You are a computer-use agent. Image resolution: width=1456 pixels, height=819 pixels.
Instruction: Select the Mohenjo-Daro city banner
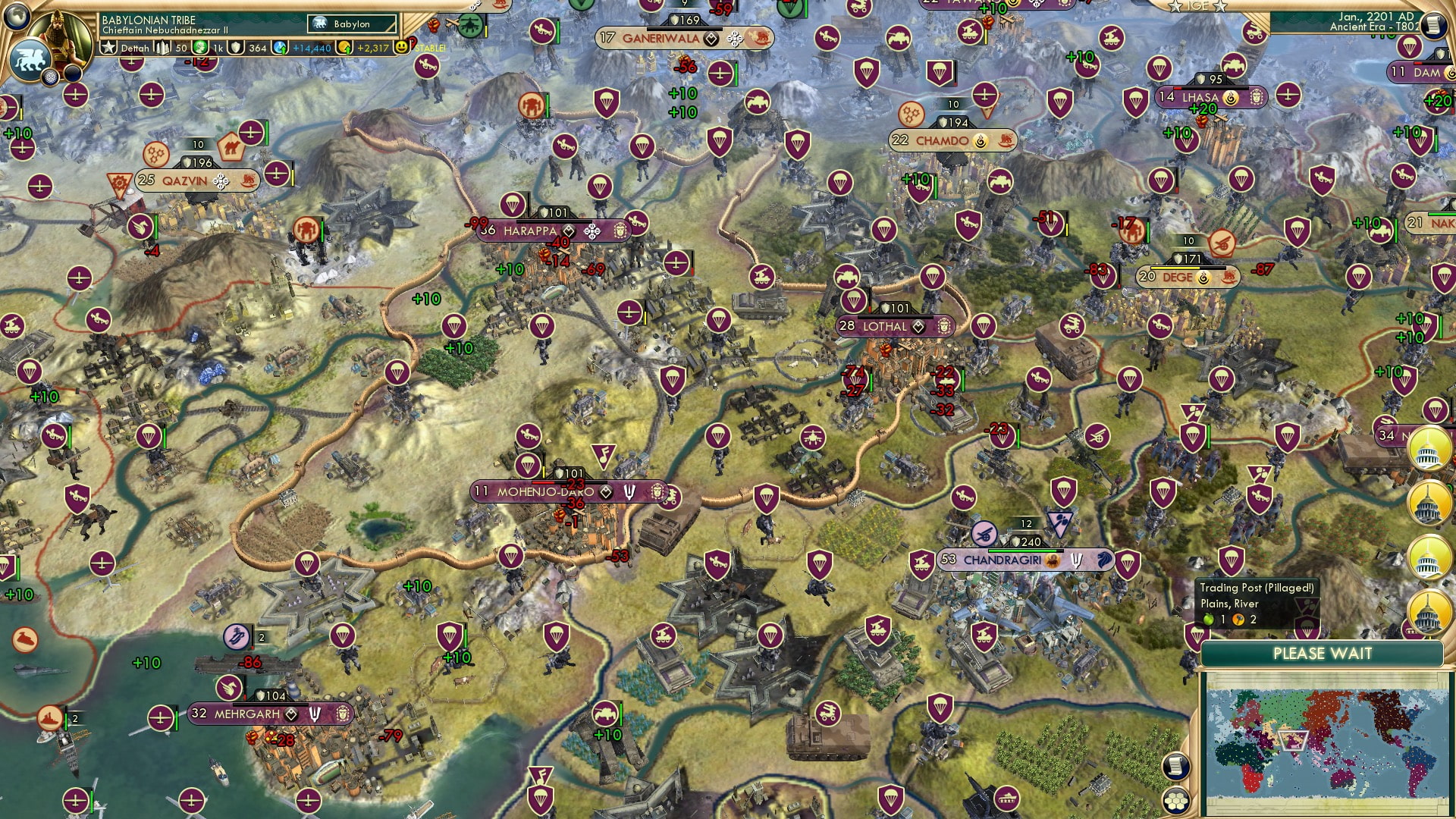(x=546, y=491)
